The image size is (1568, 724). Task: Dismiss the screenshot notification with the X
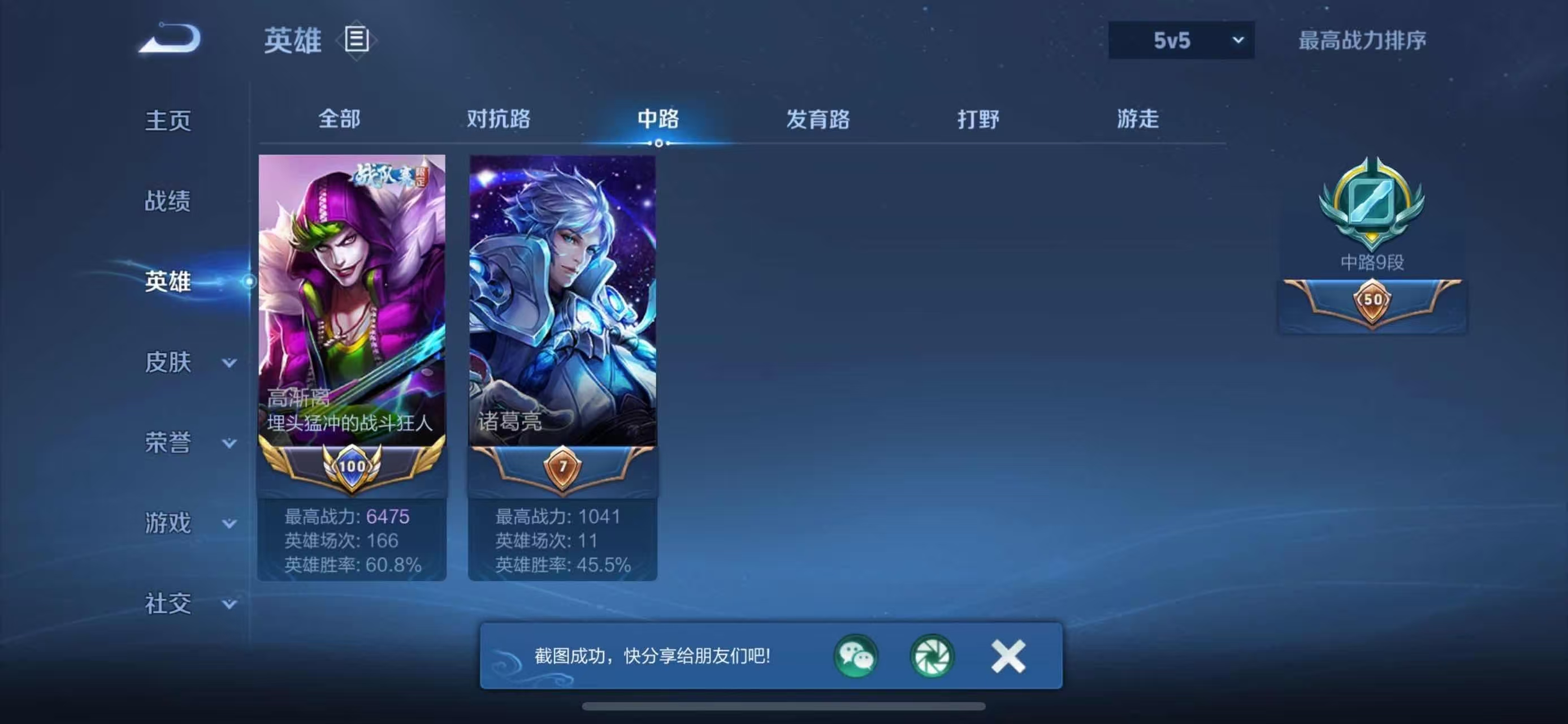(1007, 657)
